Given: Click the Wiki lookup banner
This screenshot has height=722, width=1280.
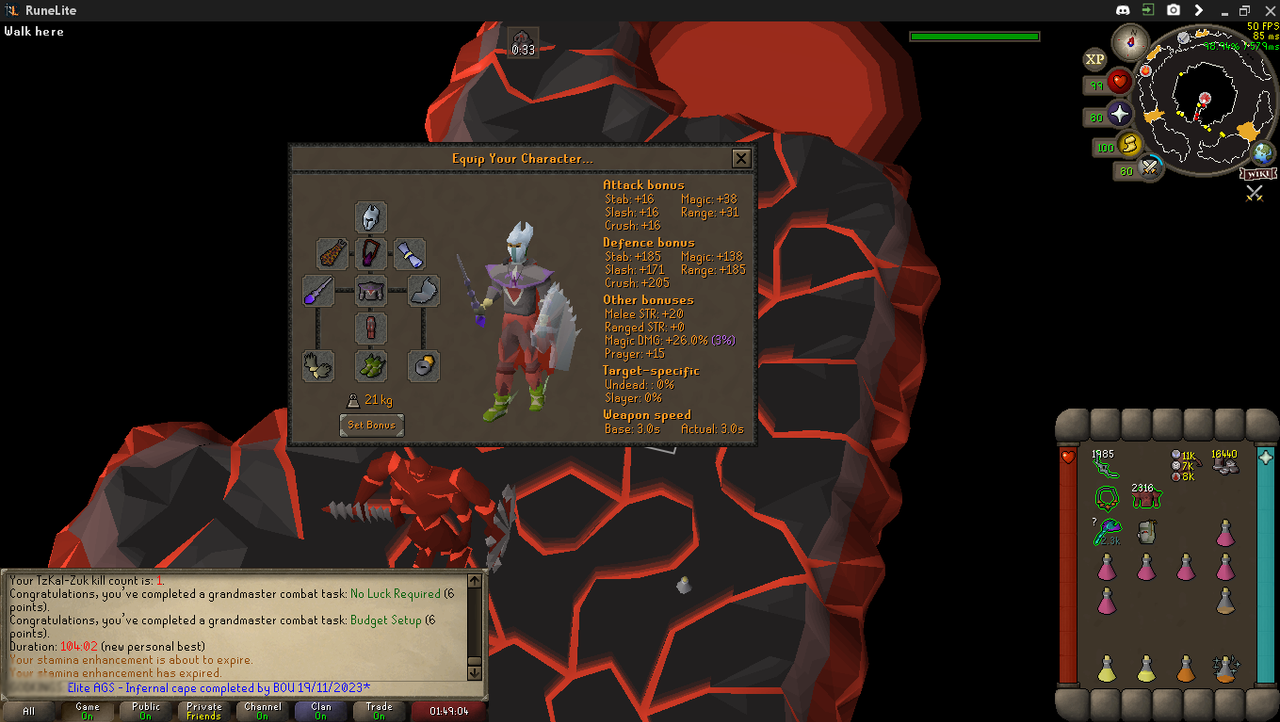Looking at the screenshot, I should tap(1258, 174).
